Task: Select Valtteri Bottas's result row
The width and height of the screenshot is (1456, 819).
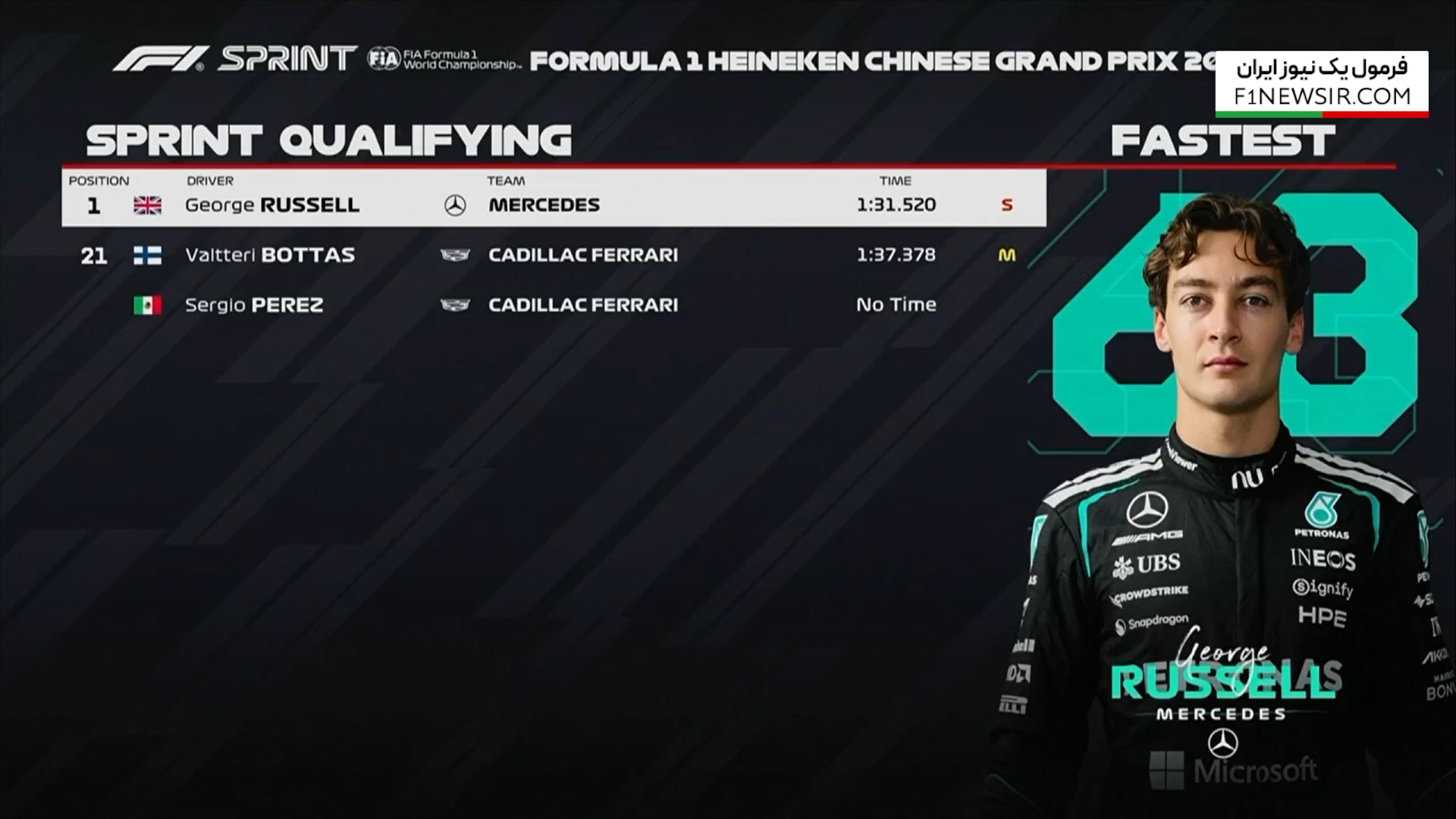Action: pyautogui.click(x=554, y=255)
